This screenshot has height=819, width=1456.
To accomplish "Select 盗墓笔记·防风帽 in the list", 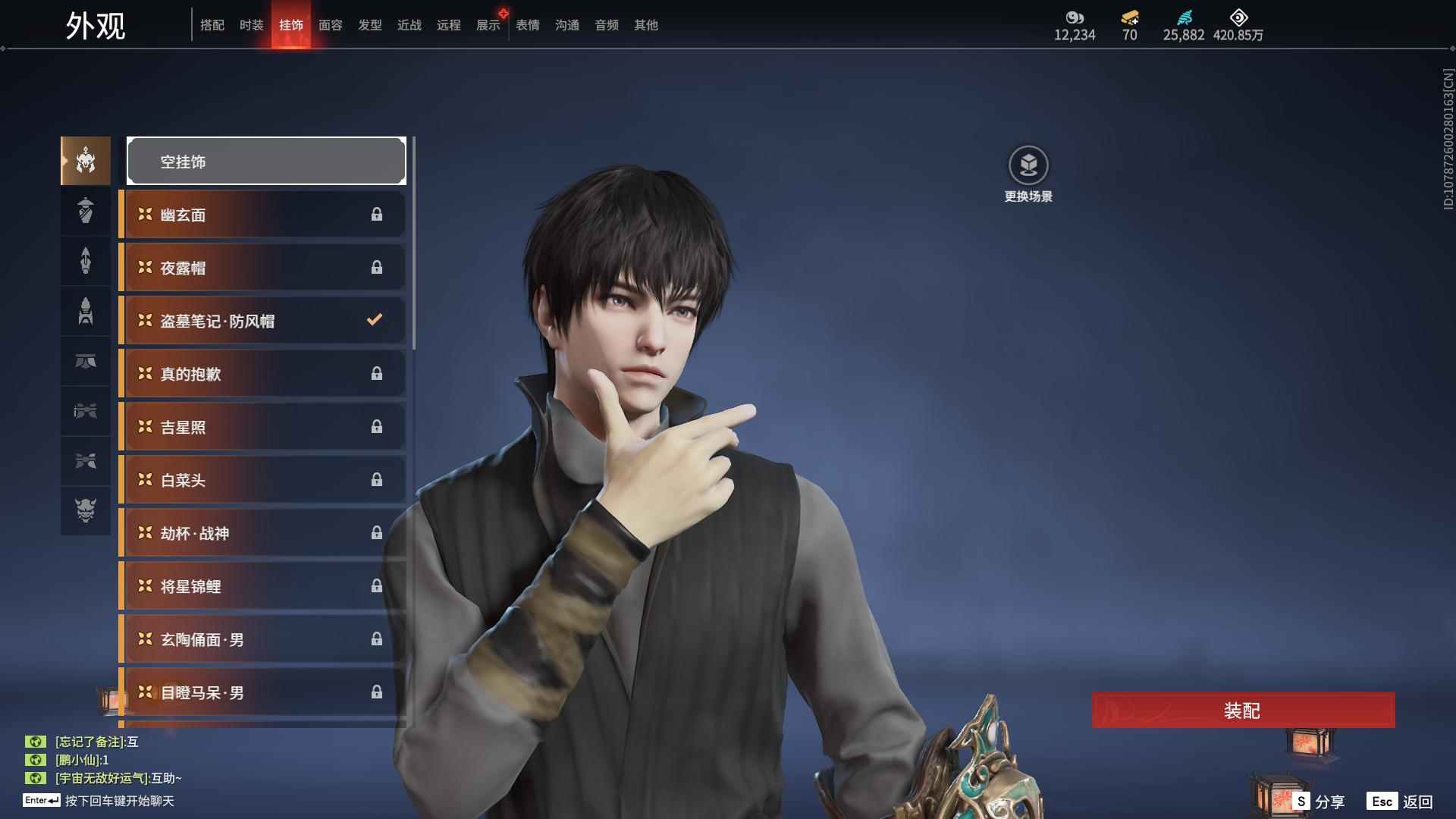I will click(x=263, y=321).
